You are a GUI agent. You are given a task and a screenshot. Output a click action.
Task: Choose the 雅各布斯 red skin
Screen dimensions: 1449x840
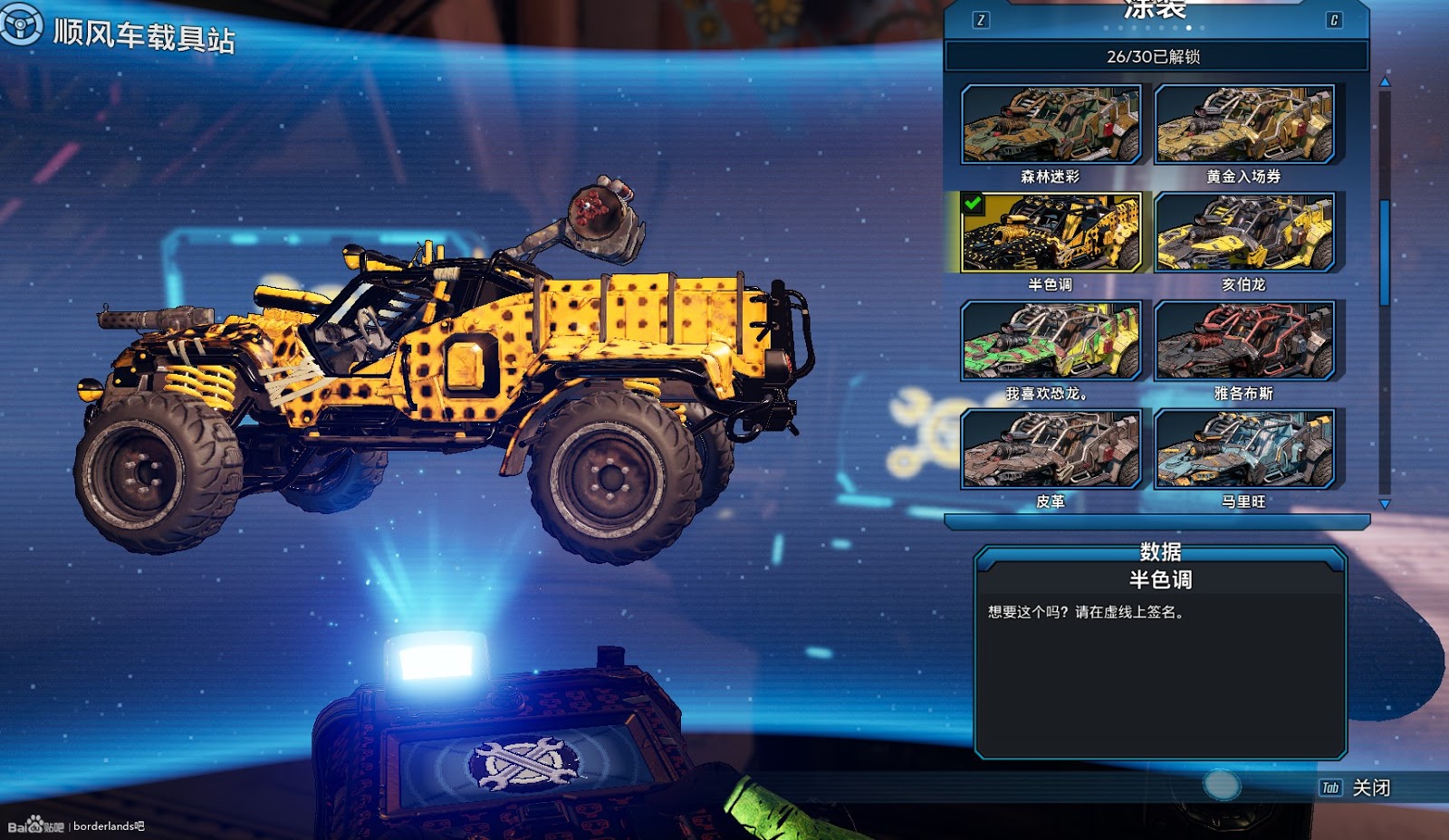pyautogui.click(x=1244, y=341)
